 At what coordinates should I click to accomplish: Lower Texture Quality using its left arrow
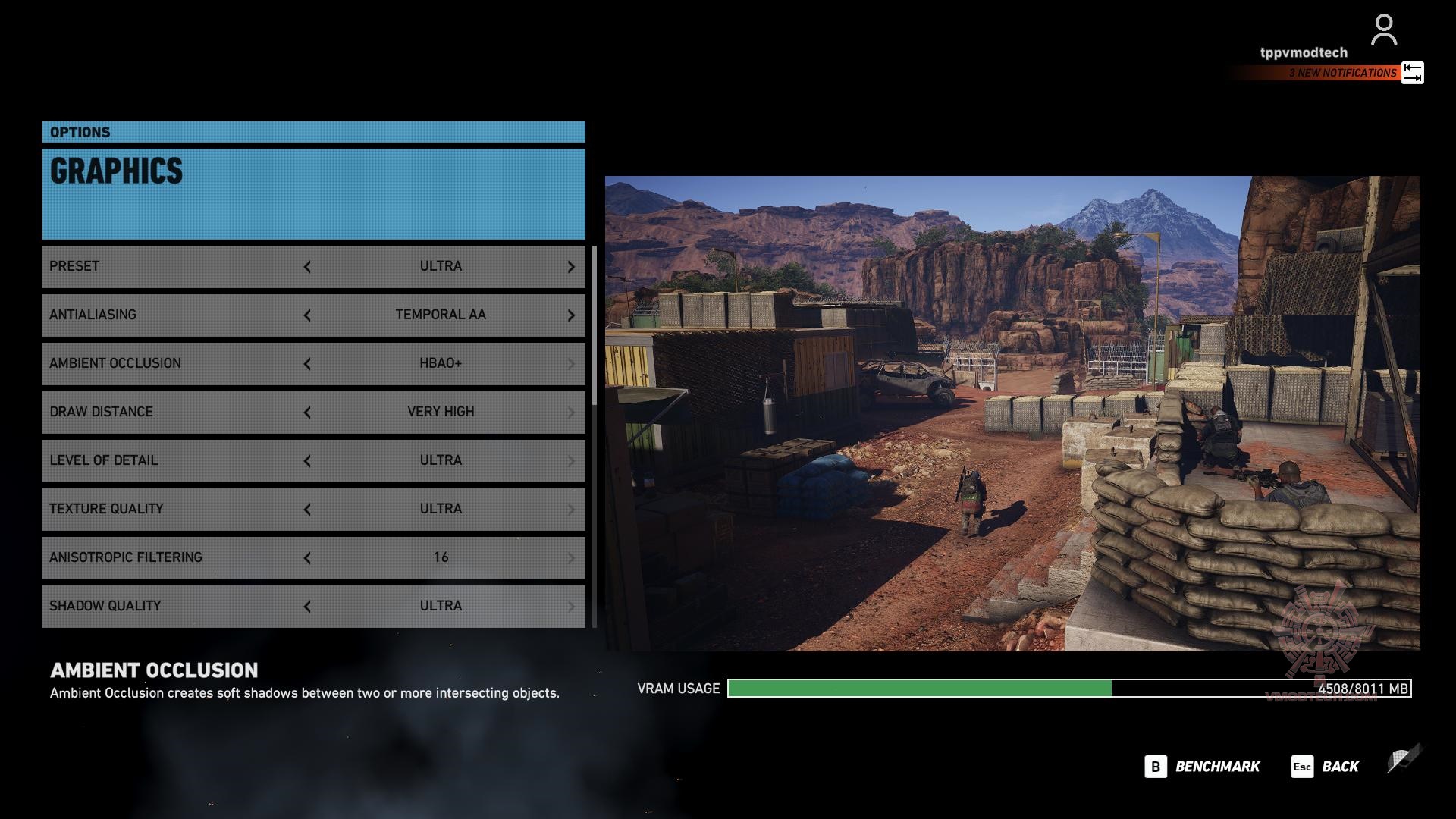point(307,510)
